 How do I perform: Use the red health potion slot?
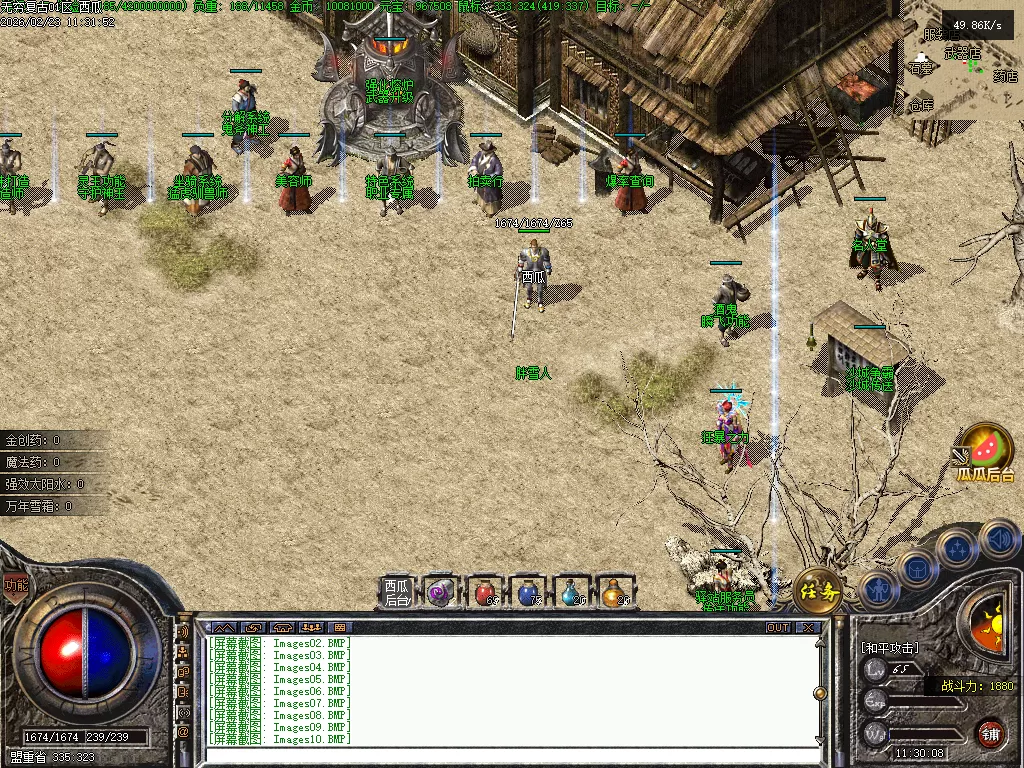coord(485,593)
